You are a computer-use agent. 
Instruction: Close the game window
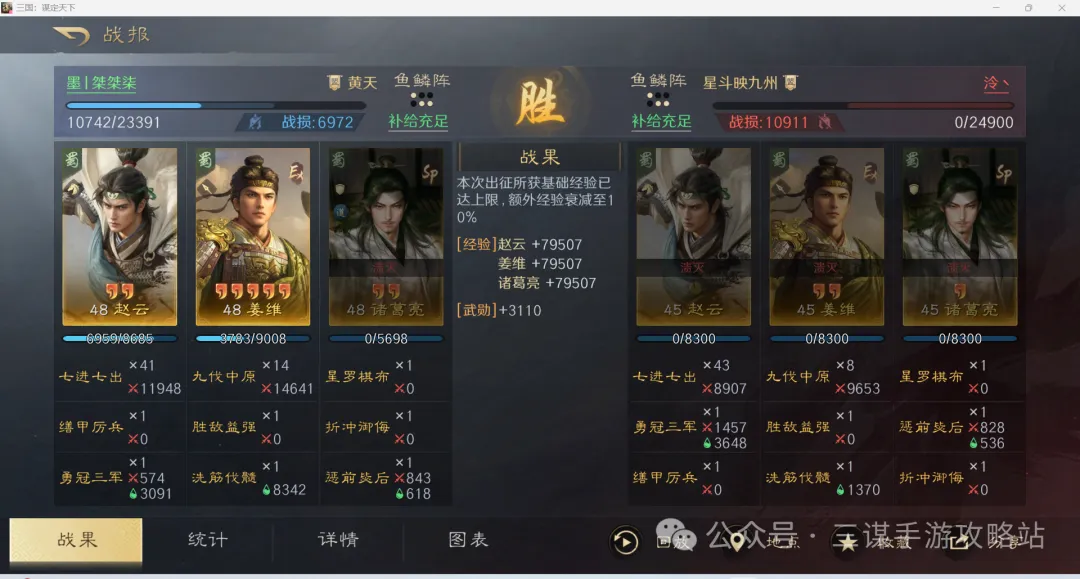tap(1062, 7)
